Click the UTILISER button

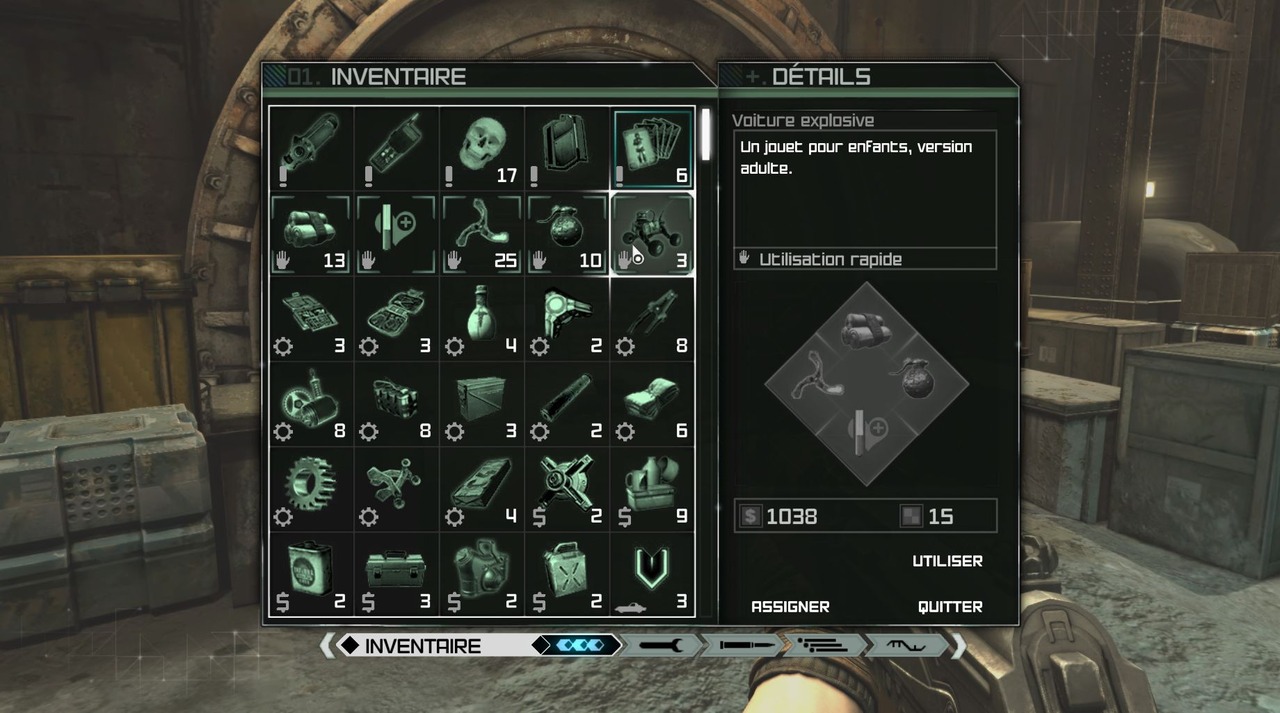click(x=947, y=561)
